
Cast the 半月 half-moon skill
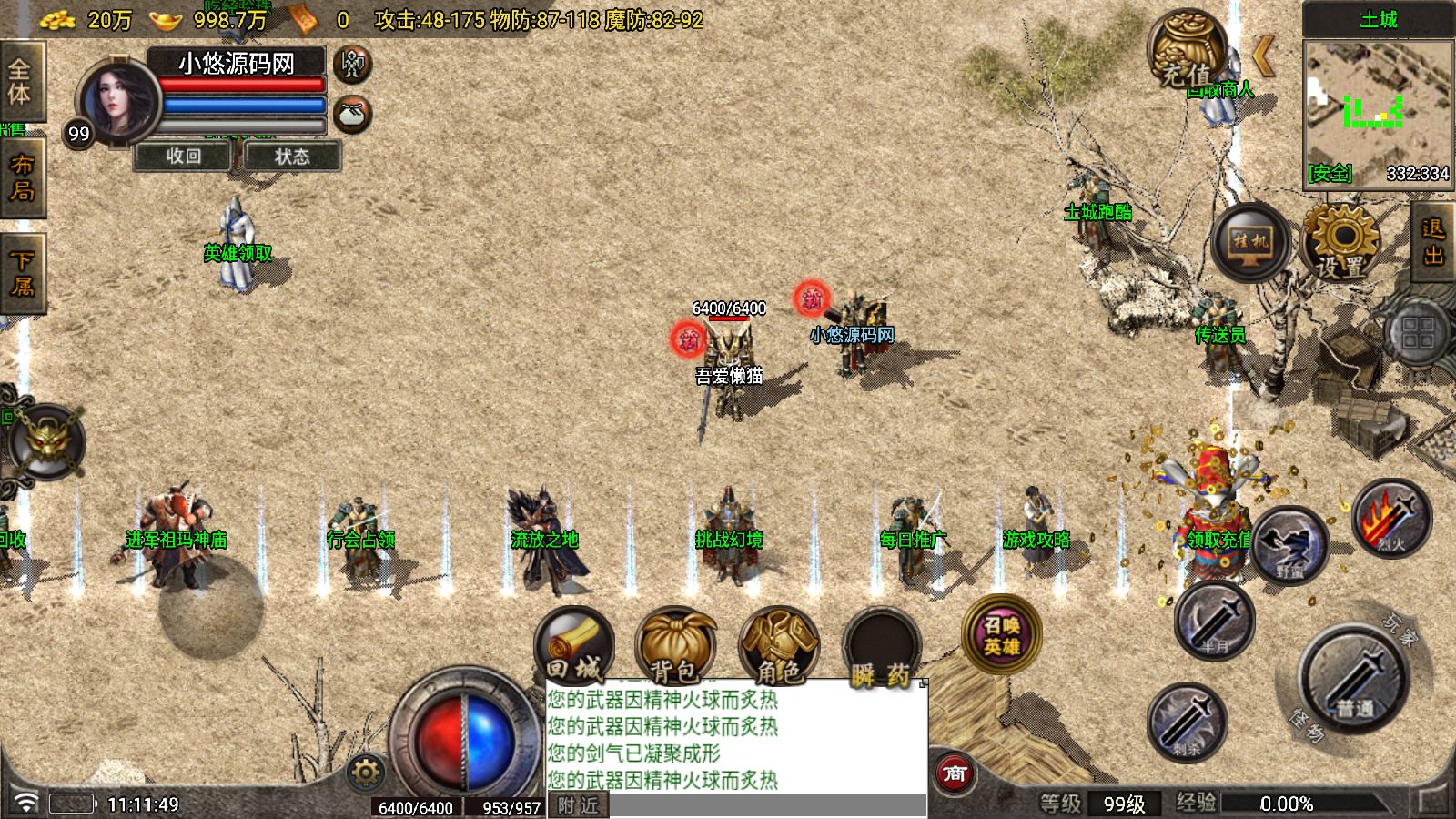coord(1215,621)
